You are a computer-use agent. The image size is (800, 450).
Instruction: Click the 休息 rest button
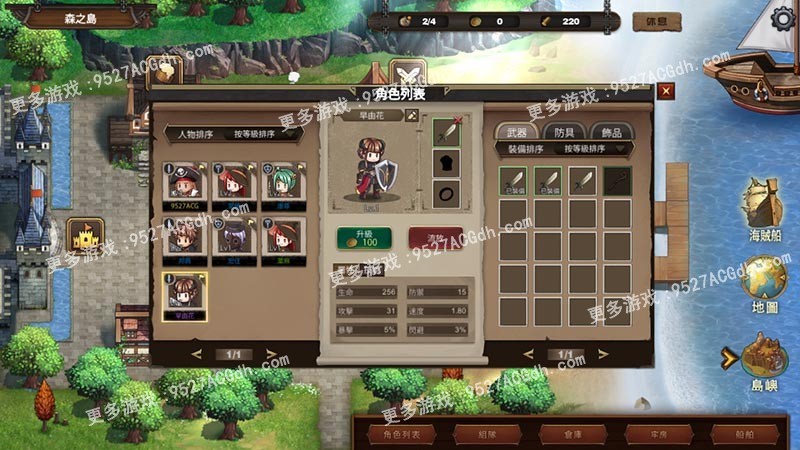(x=656, y=20)
